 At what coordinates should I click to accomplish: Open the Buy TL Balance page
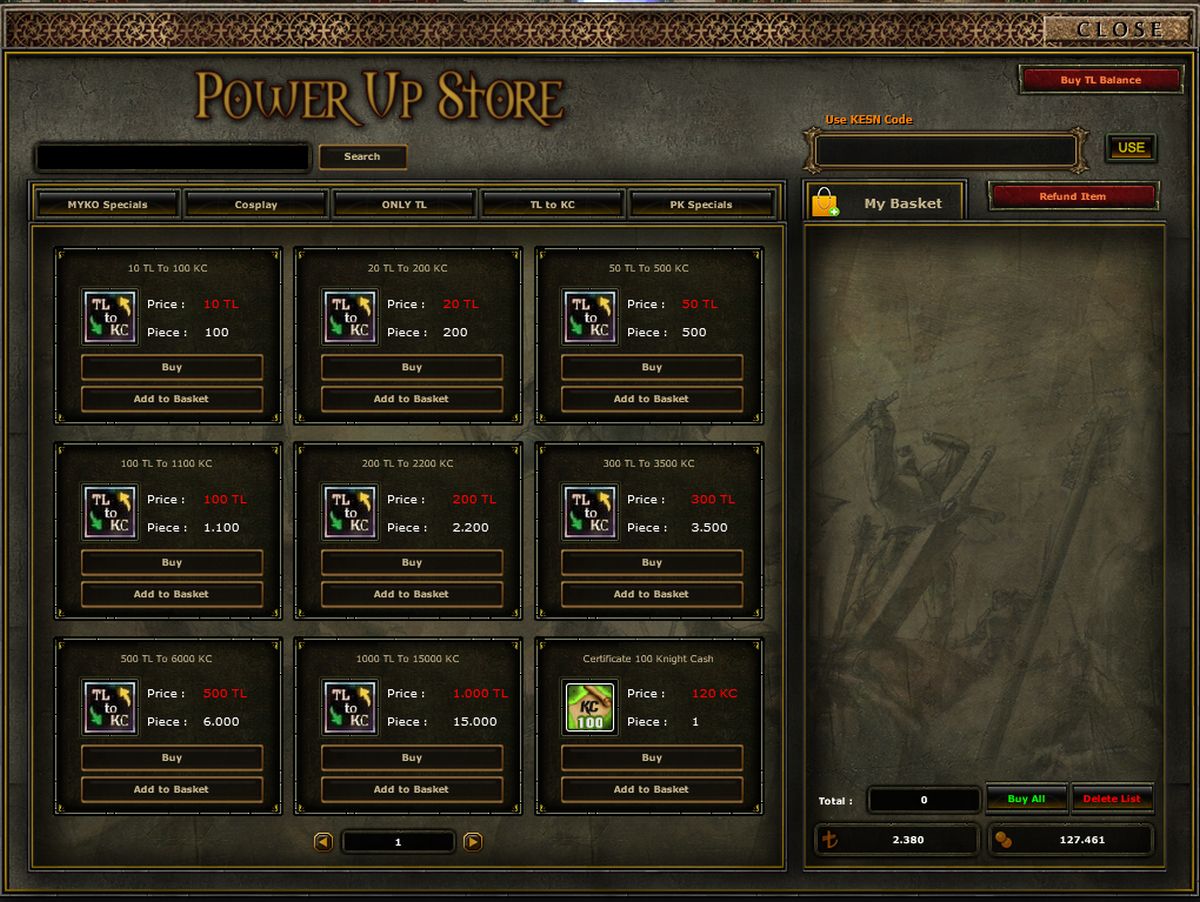point(1100,80)
